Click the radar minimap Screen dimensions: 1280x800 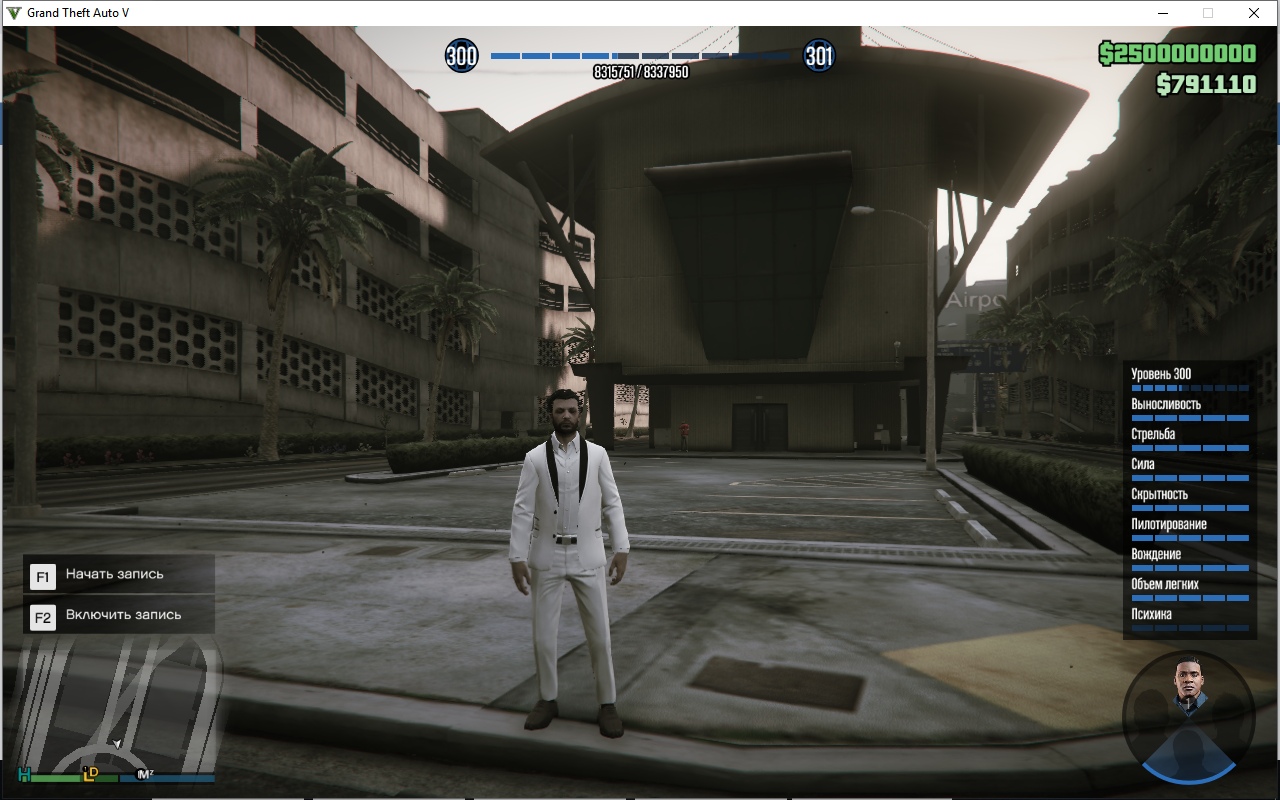click(x=116, y=706)
